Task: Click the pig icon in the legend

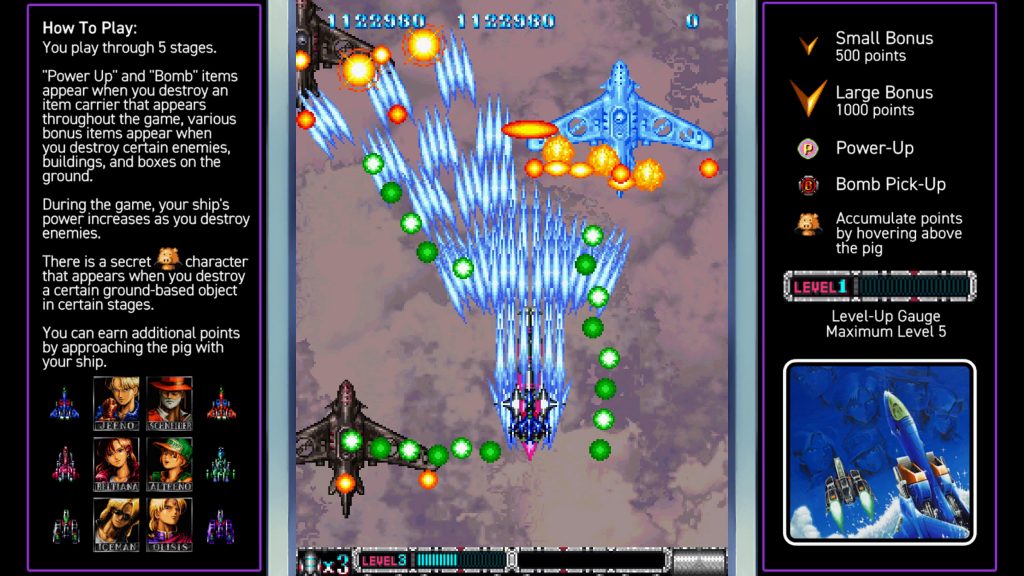Action: [808, 226]
